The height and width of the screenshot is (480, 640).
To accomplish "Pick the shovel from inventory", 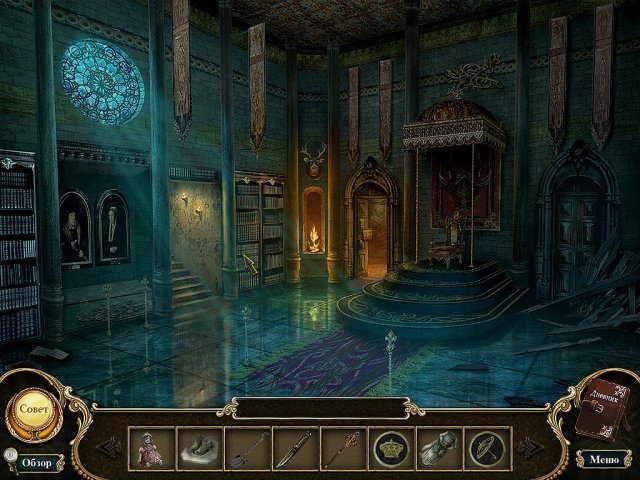I will (x=247, y=447).
